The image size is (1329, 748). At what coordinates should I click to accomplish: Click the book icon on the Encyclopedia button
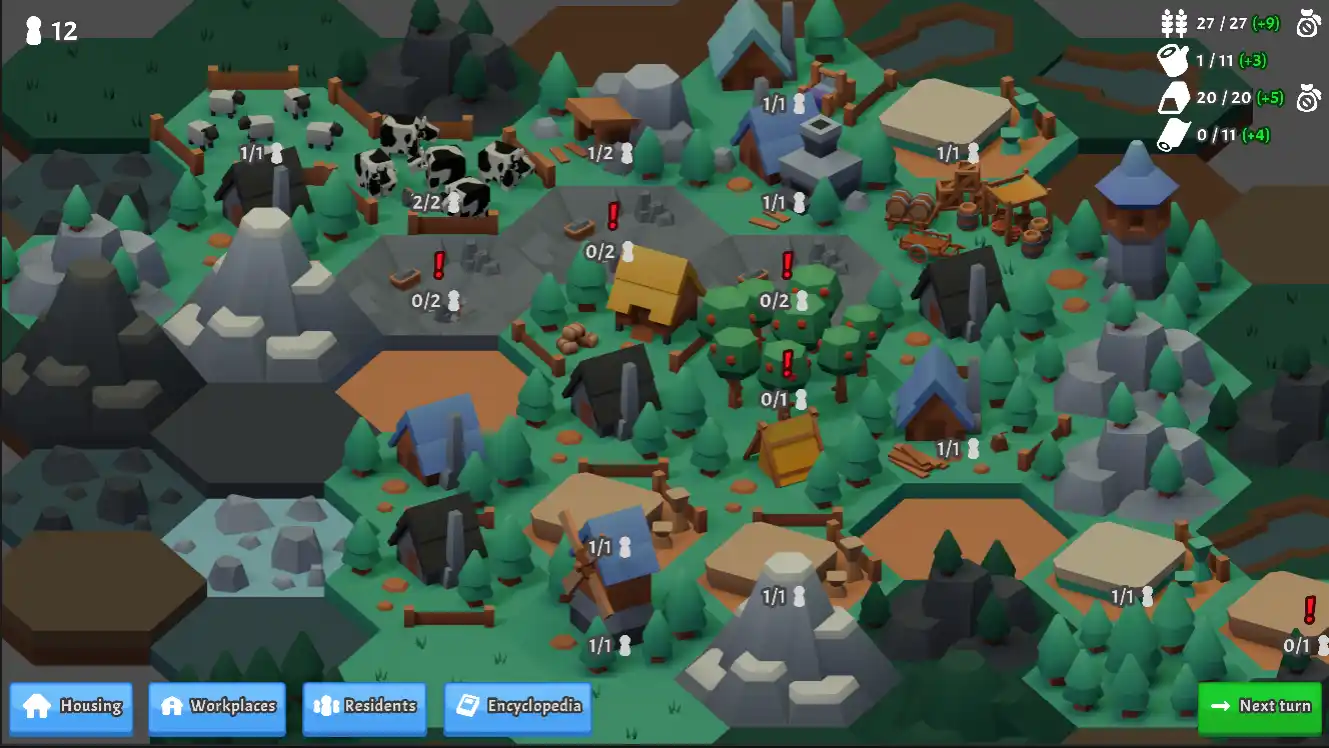467,706
